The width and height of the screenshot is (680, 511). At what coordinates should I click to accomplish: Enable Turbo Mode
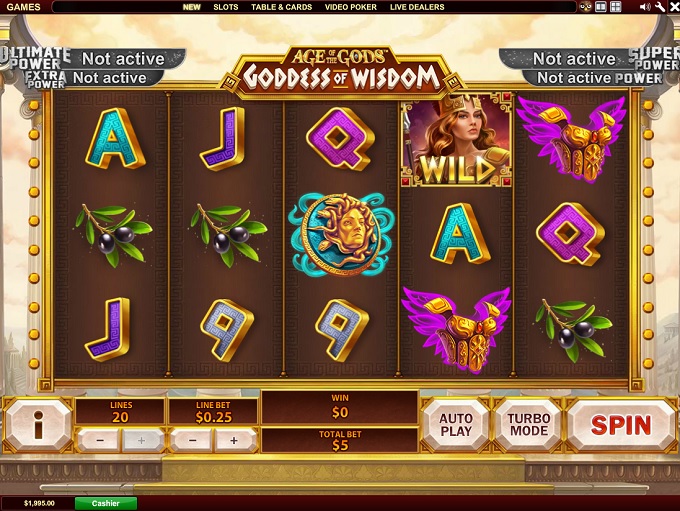(x=527, y=424)
